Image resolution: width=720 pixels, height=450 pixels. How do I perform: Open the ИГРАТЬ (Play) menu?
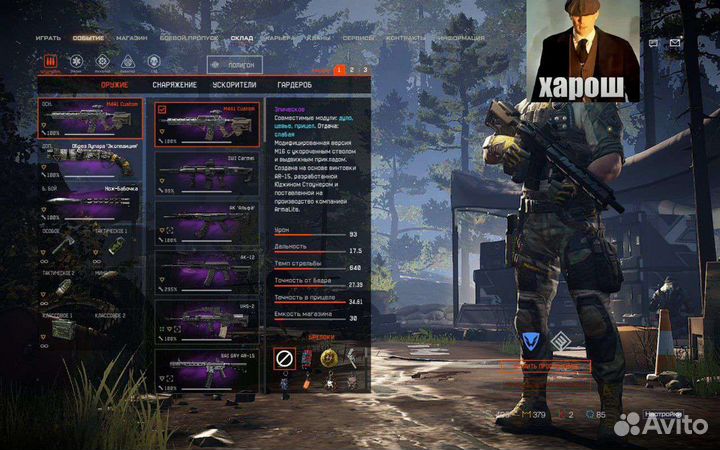(48, 37)
